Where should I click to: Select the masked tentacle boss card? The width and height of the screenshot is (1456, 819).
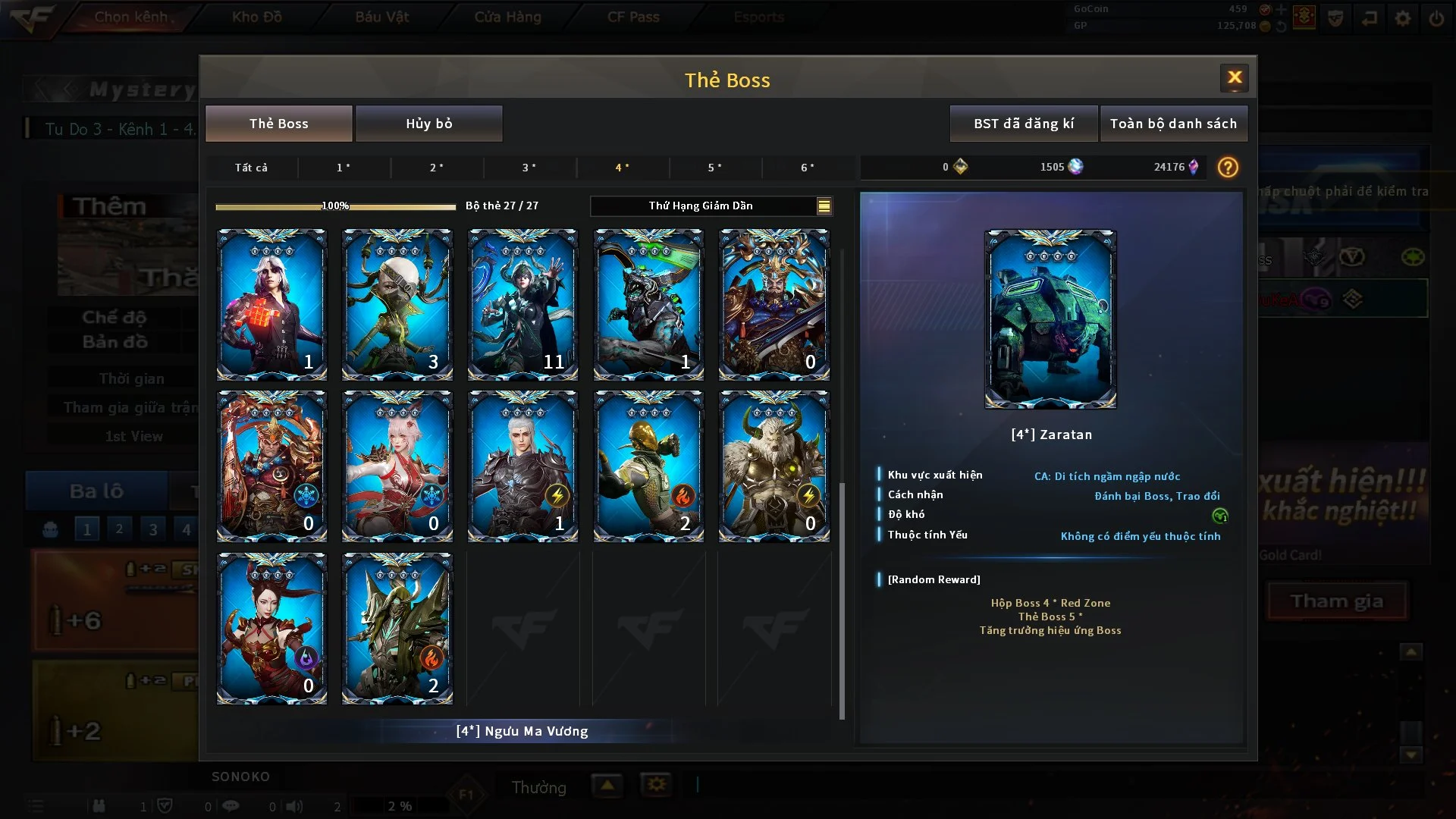[x=397, y=305]
